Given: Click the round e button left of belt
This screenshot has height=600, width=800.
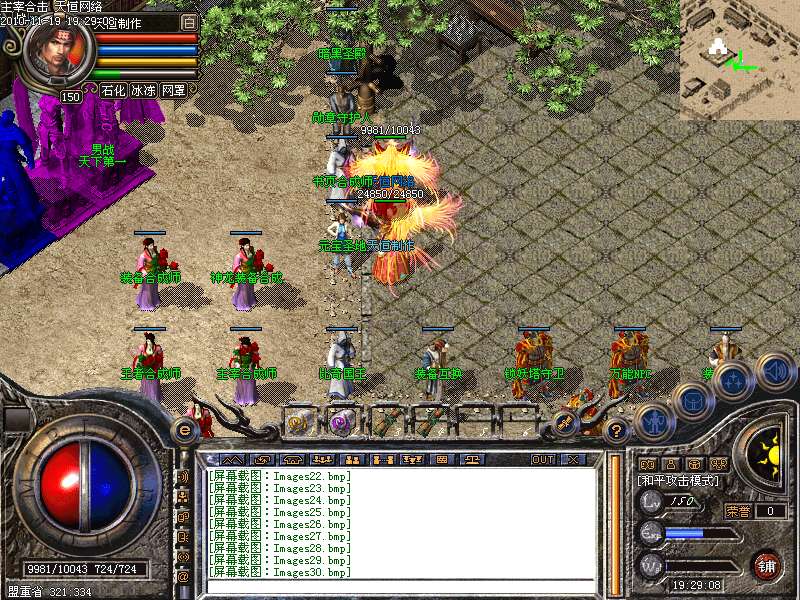Looking at the screenshot, I should [184, 431].
